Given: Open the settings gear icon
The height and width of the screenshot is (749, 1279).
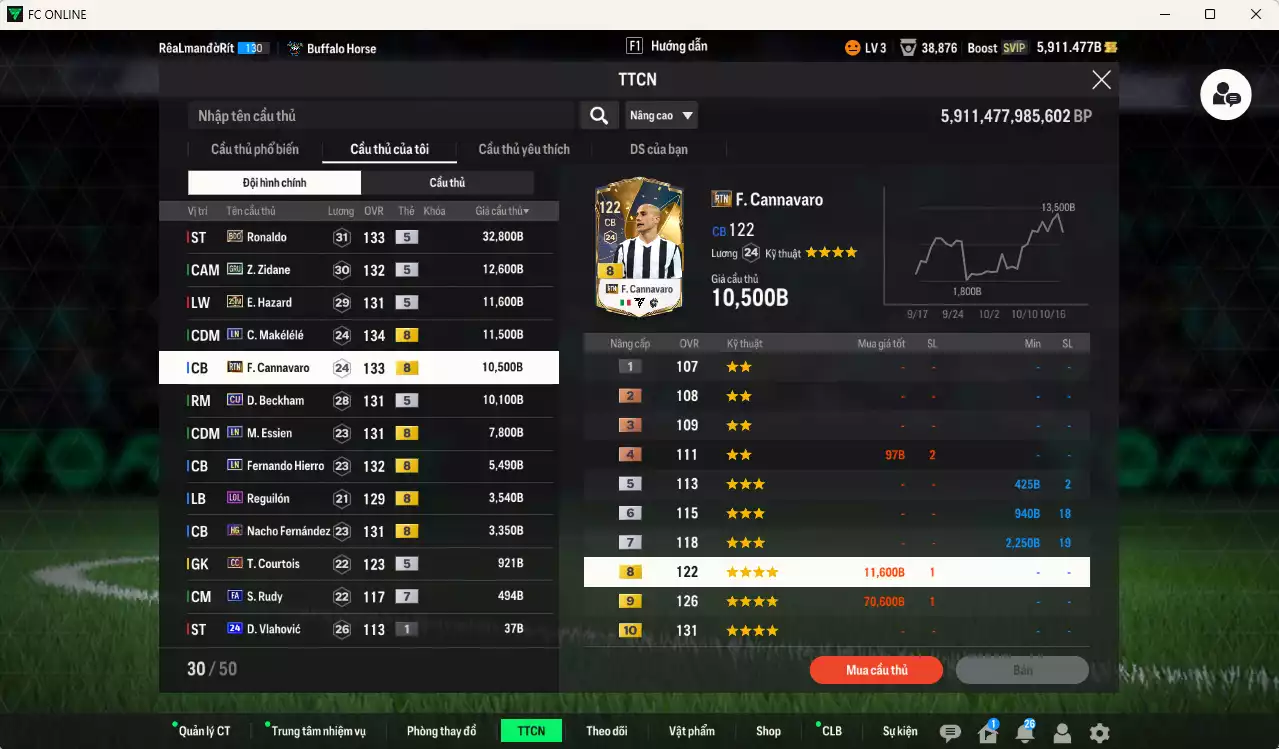Looking at the screenshot, I should tap(1099, 733).
